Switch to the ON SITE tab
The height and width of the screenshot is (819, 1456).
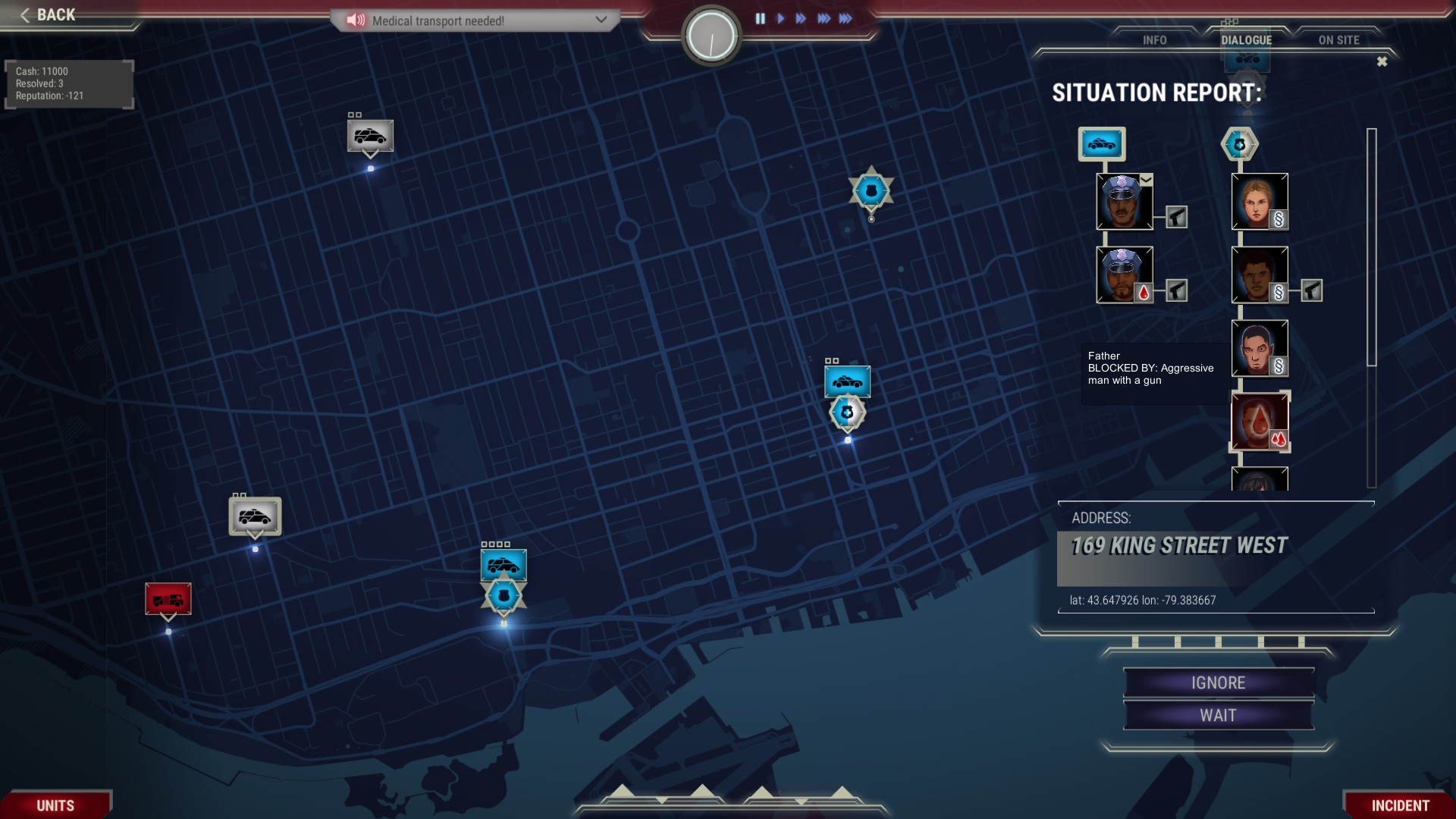point(1339,40)
